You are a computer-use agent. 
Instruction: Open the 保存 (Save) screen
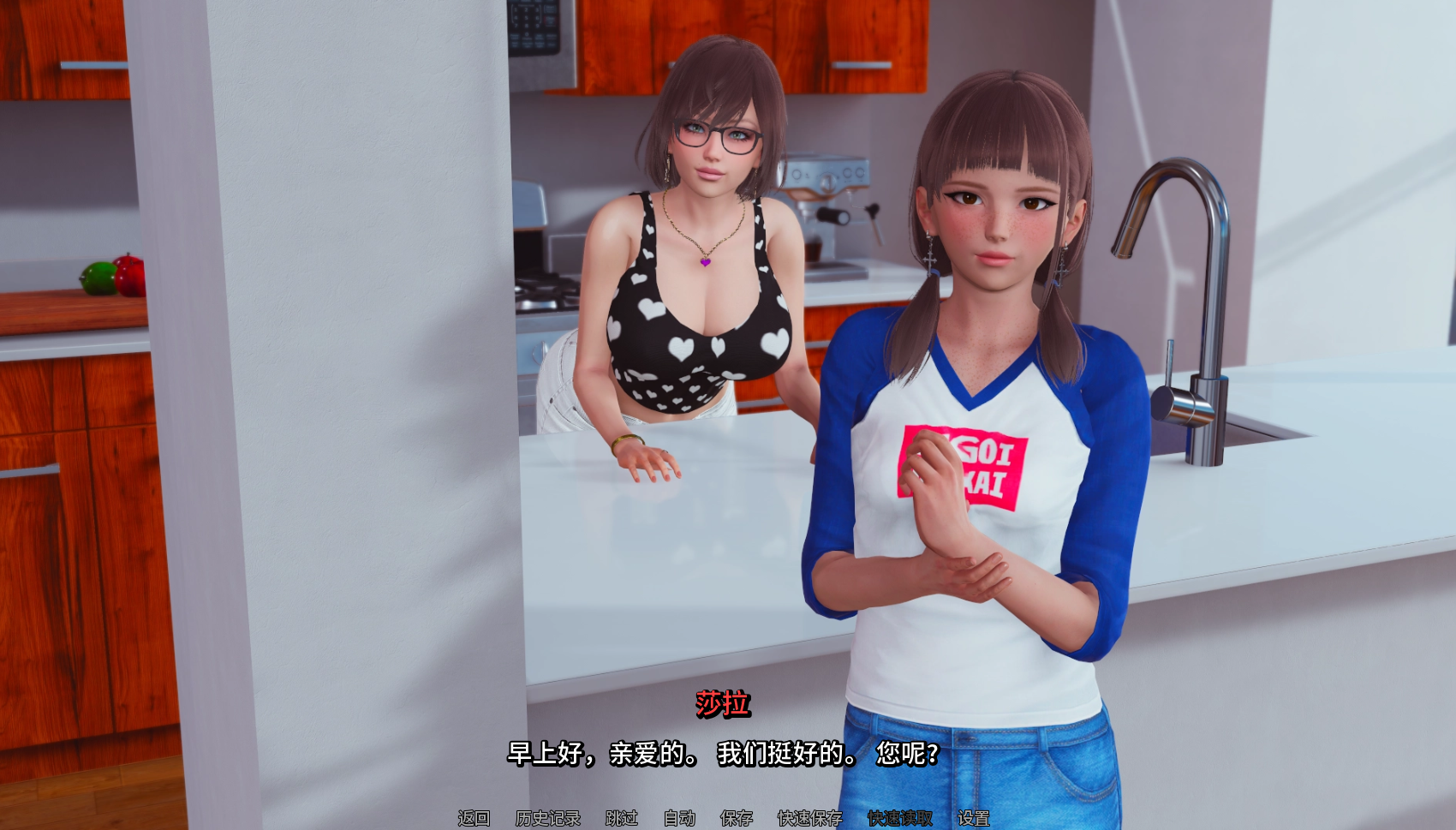click(x=737, y=818)
